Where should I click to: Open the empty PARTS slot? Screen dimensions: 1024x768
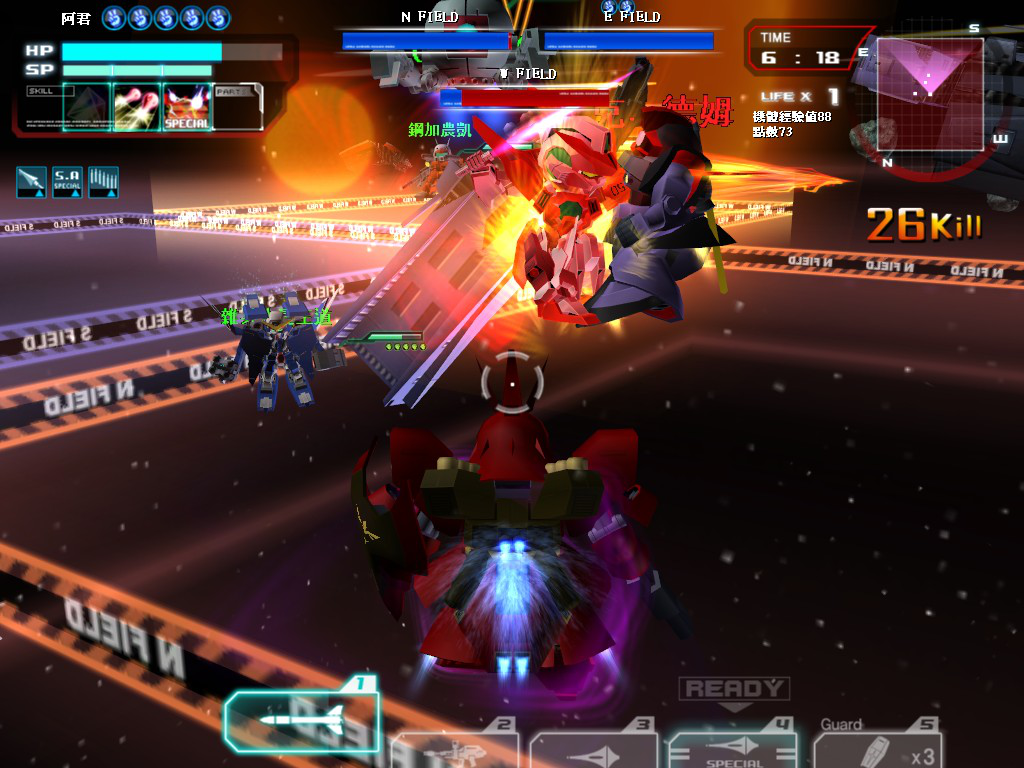[238, 107]
